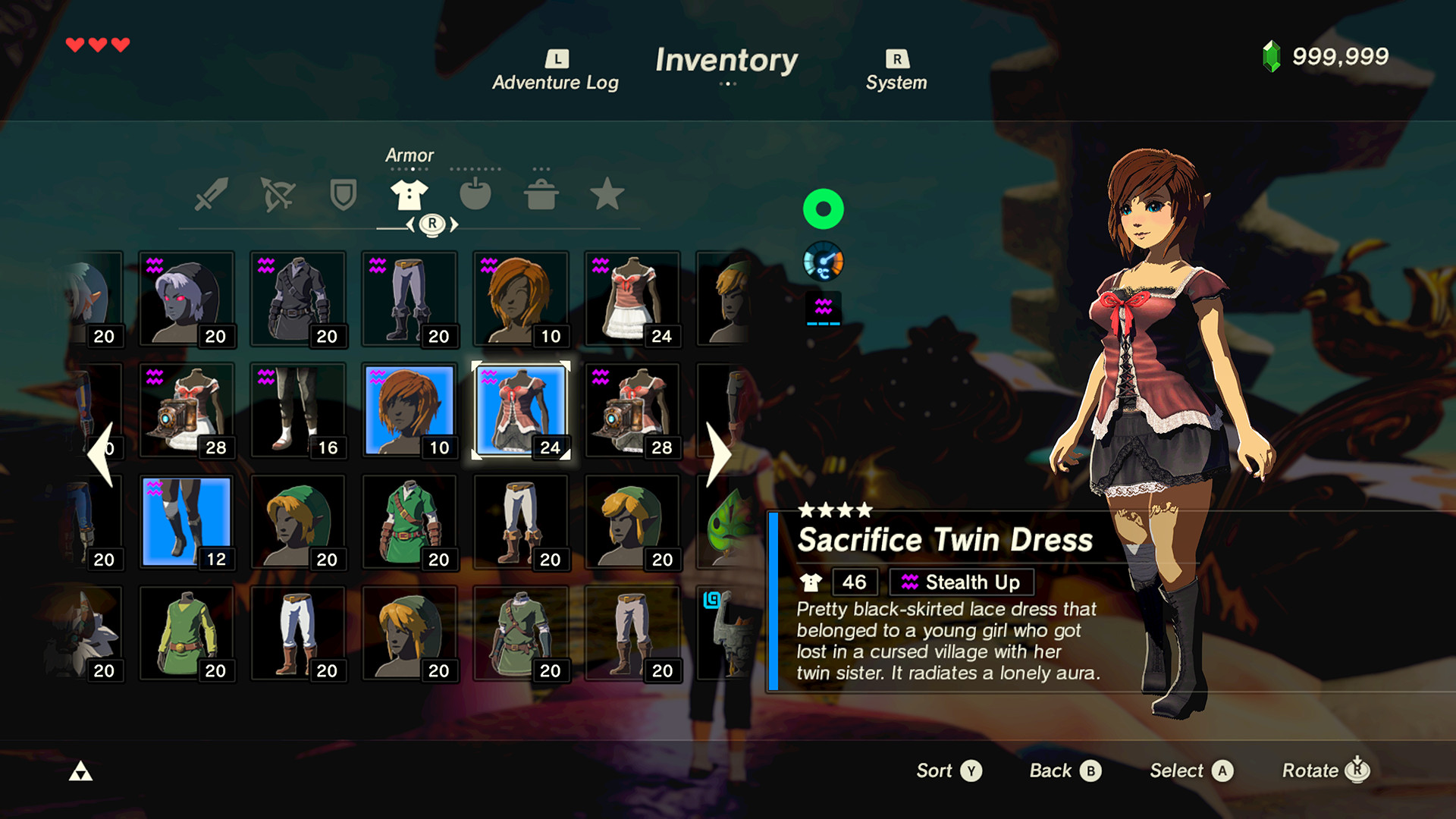Screen dimensions: 1456x819
Task: Expand the R button page indicator under Armor
Action: click(431, 224)
